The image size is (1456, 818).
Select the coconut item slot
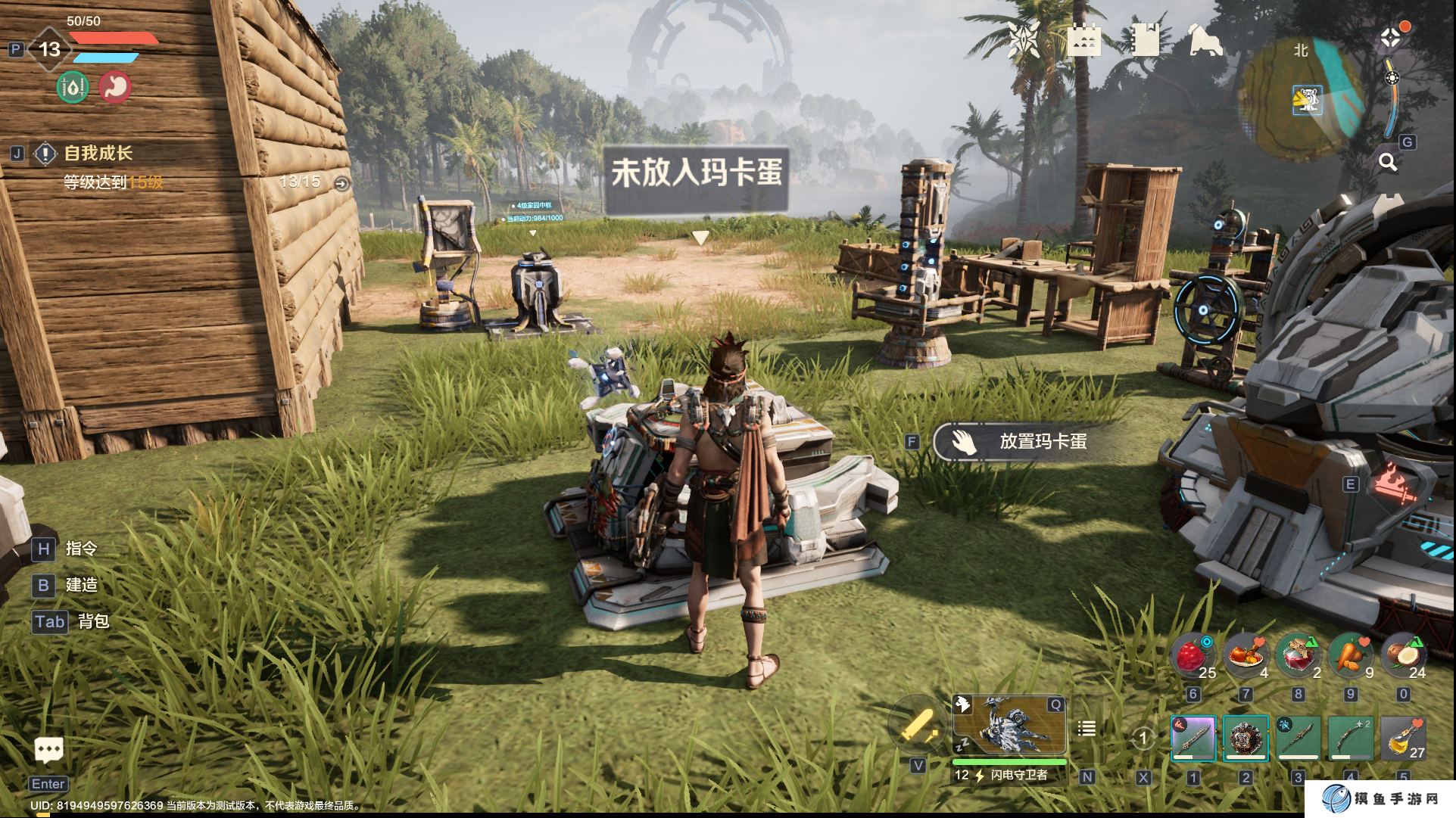(1403, 655)
